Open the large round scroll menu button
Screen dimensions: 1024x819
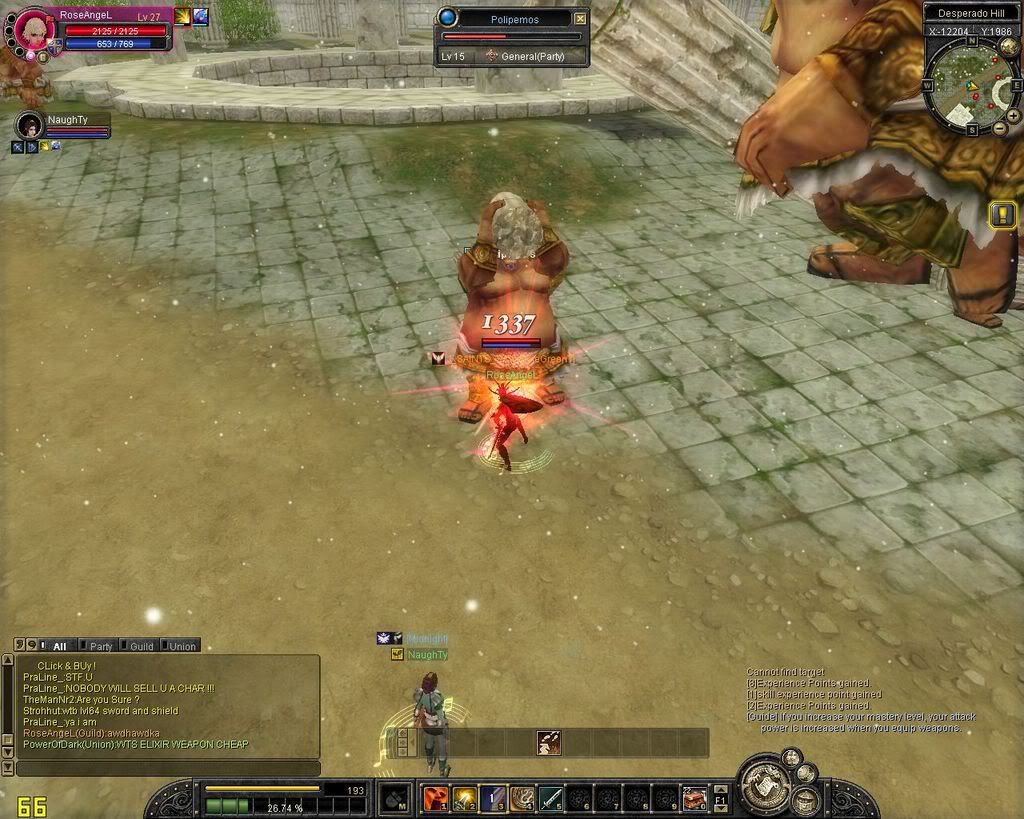[767, 786]
